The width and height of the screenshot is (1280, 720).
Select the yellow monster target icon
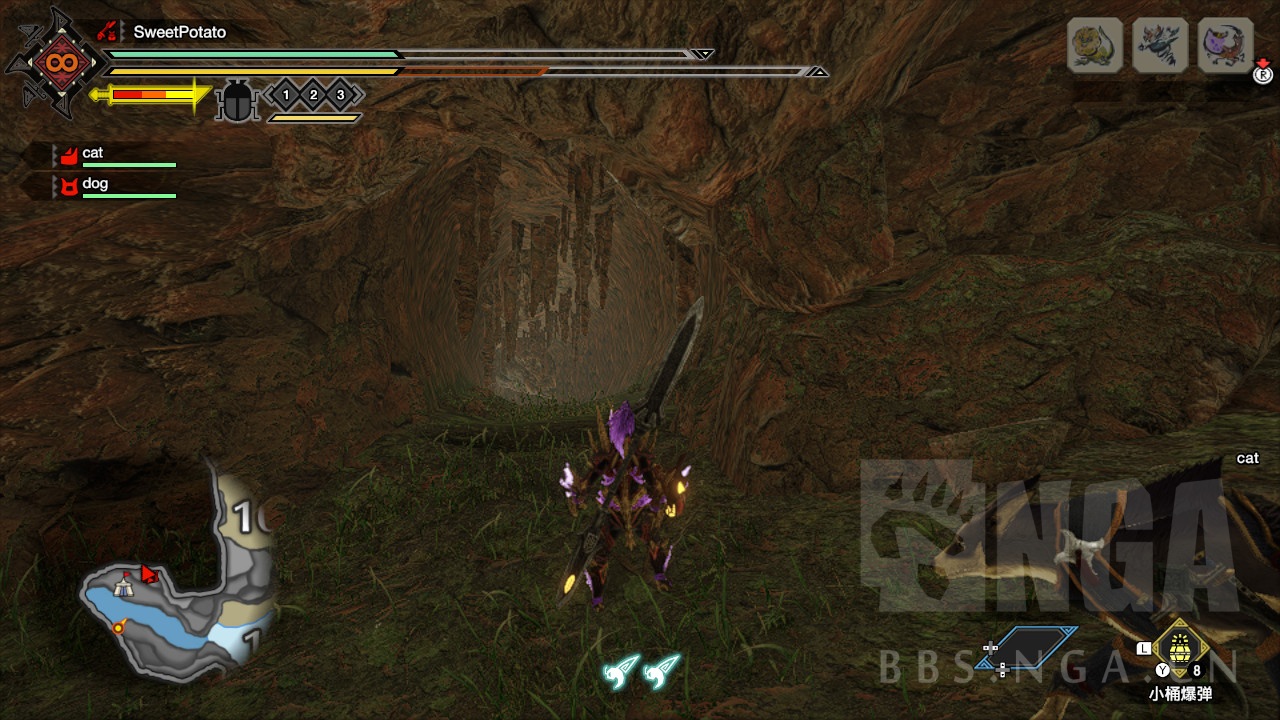(x=1095, y=46)
